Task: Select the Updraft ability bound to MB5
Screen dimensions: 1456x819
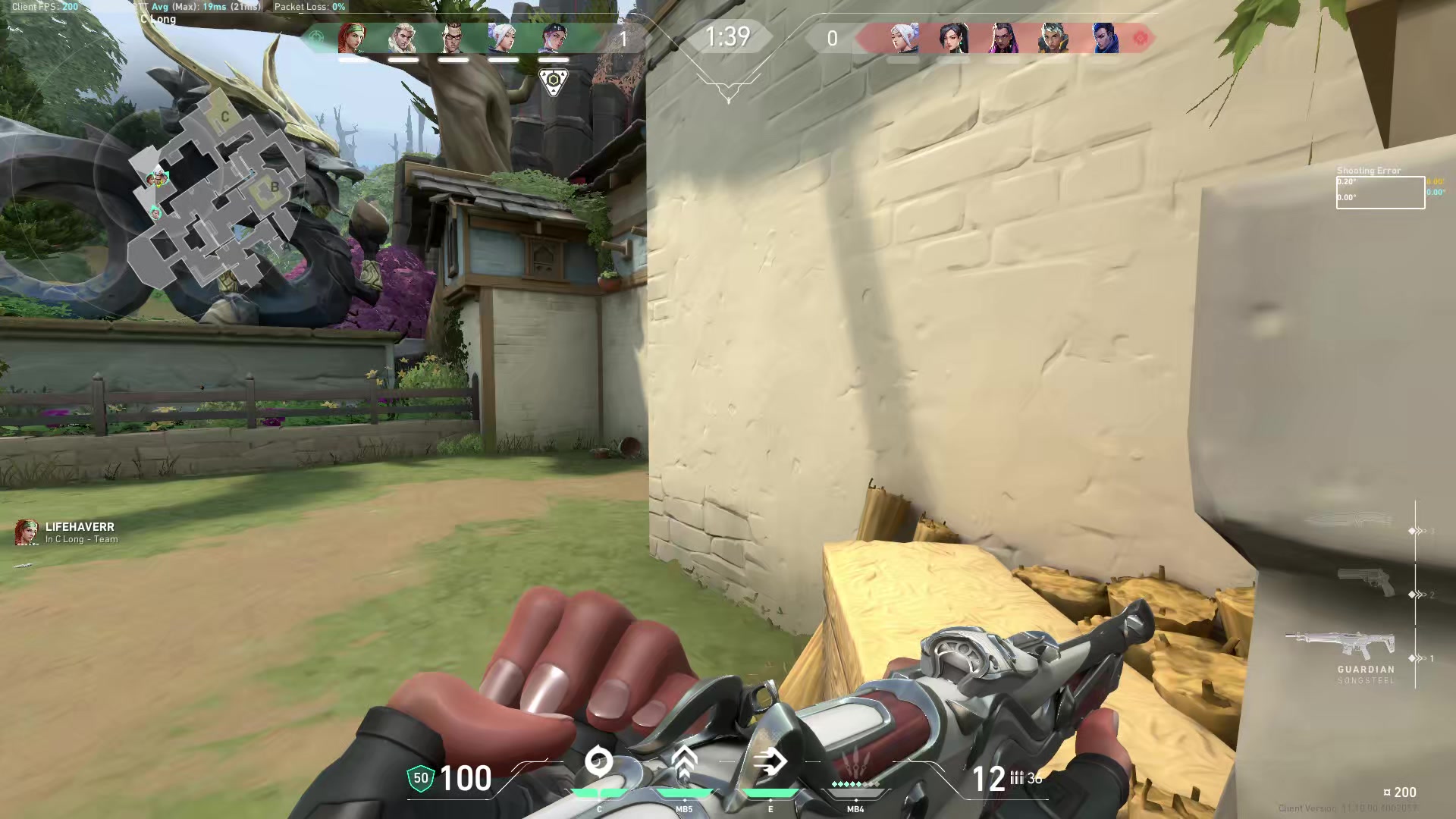Action: [686, 762]
